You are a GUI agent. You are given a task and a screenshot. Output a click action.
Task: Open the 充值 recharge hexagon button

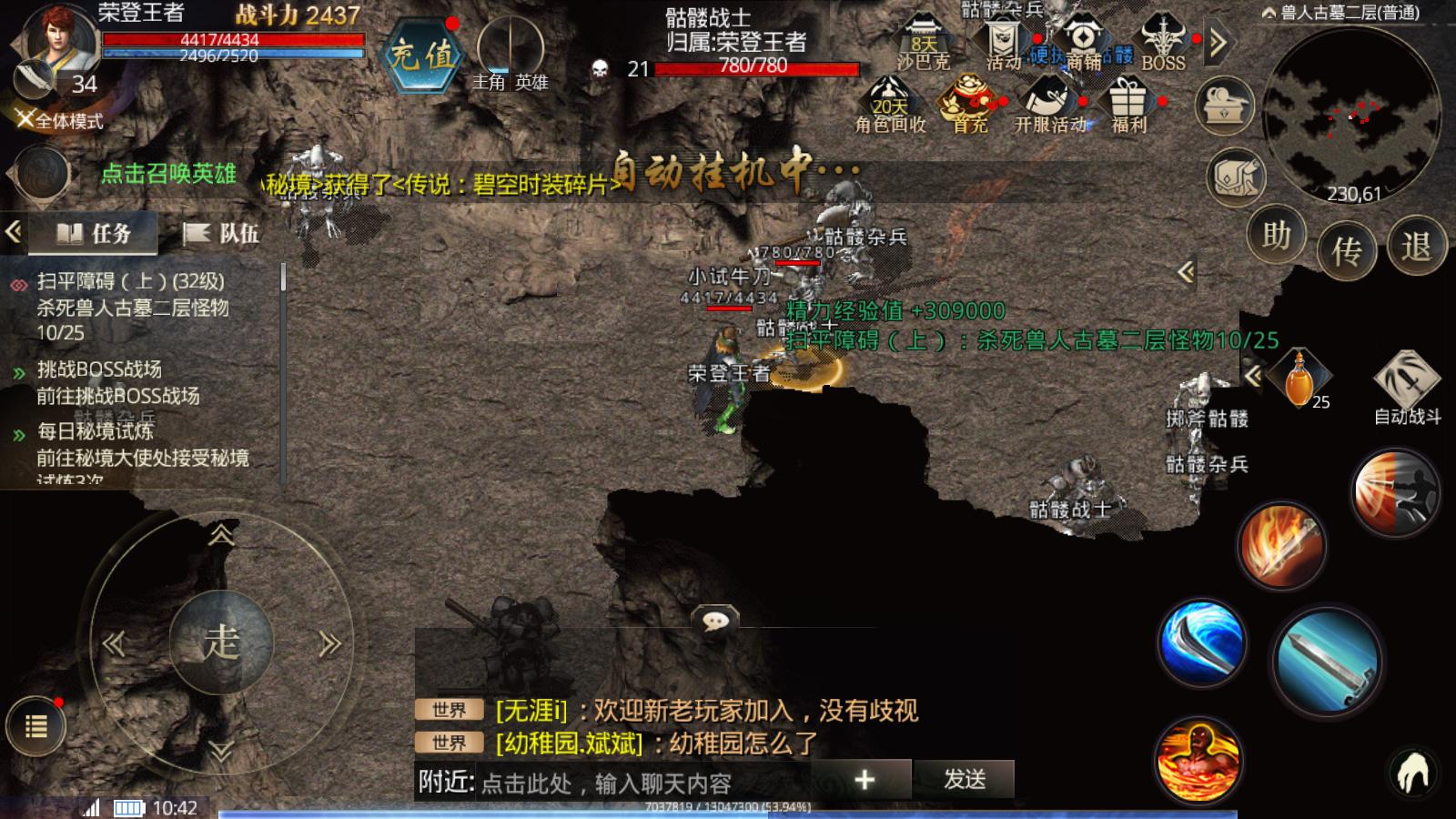click(x=422, y=55)
